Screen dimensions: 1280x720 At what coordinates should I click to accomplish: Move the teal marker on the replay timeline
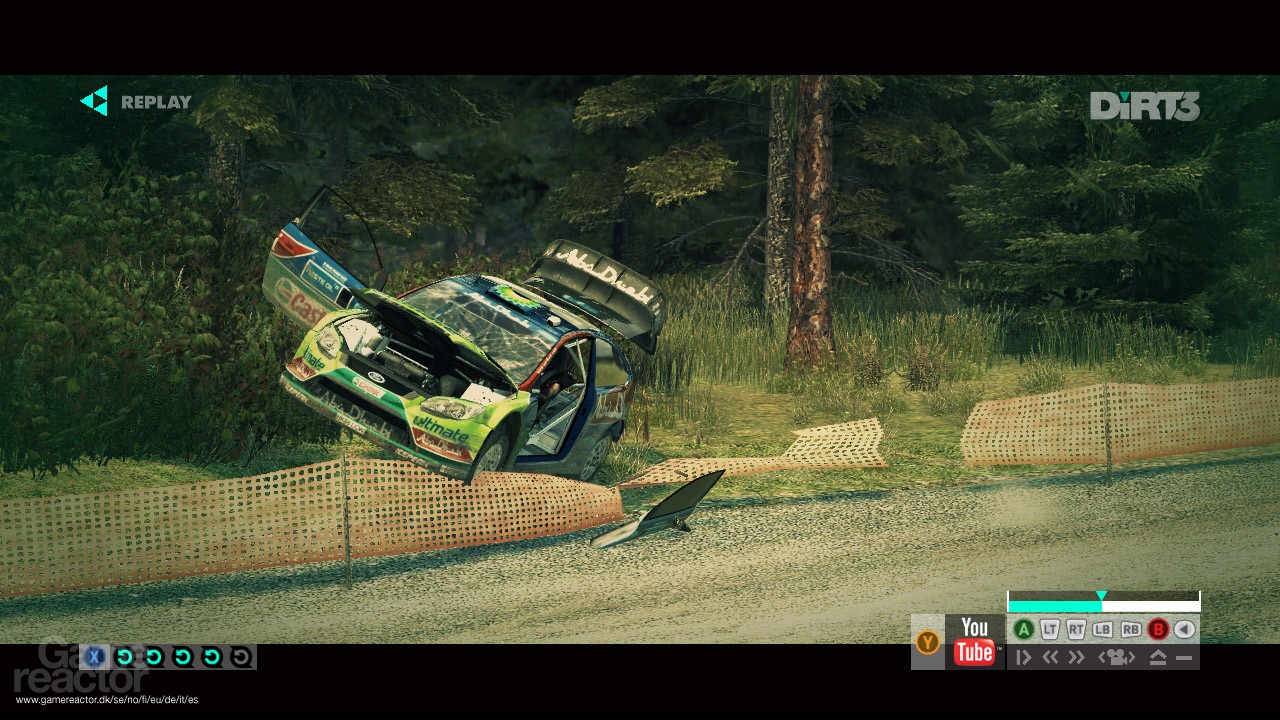click(1101, 596)
